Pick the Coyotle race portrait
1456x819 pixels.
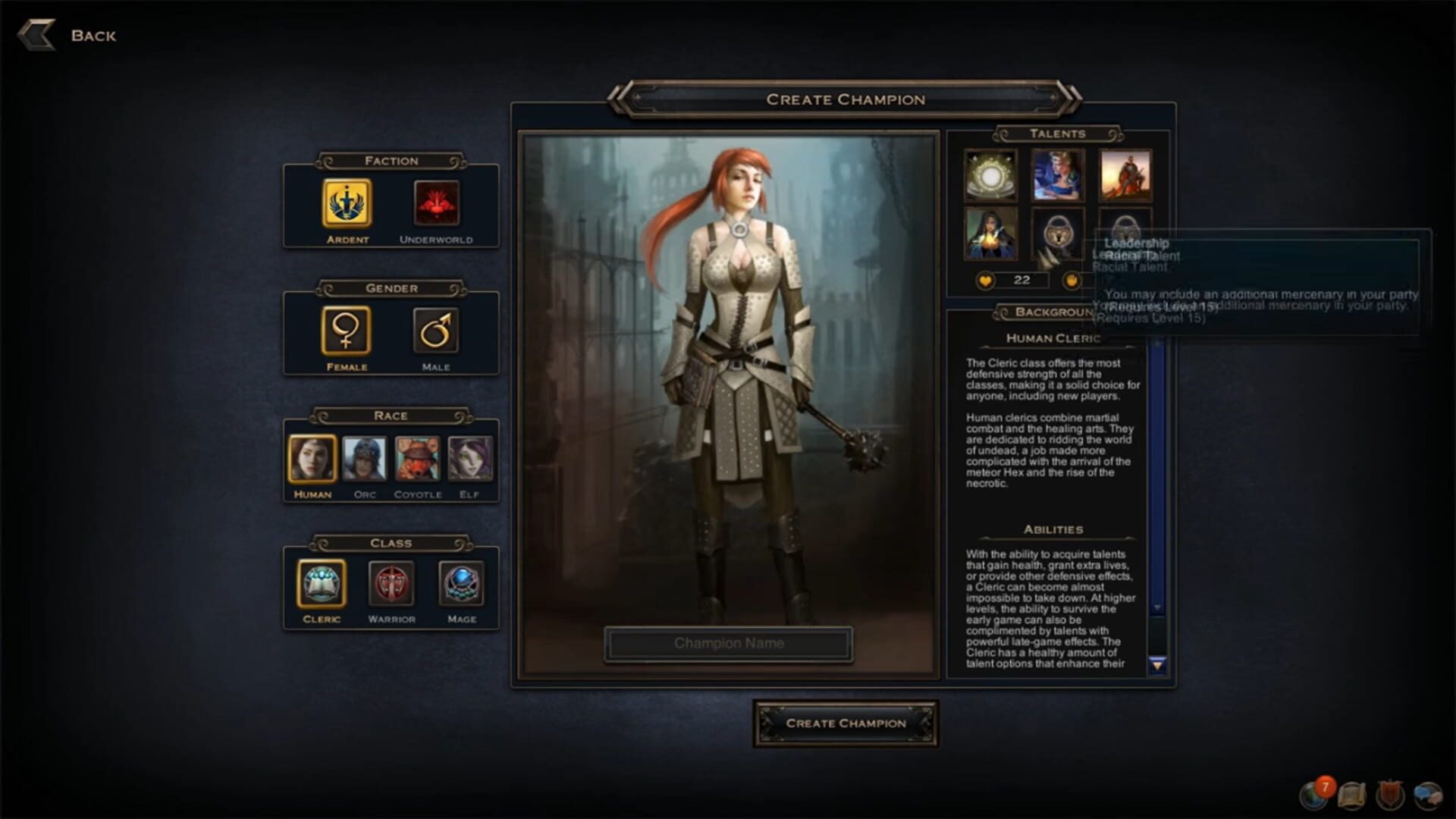coord(418,458)
